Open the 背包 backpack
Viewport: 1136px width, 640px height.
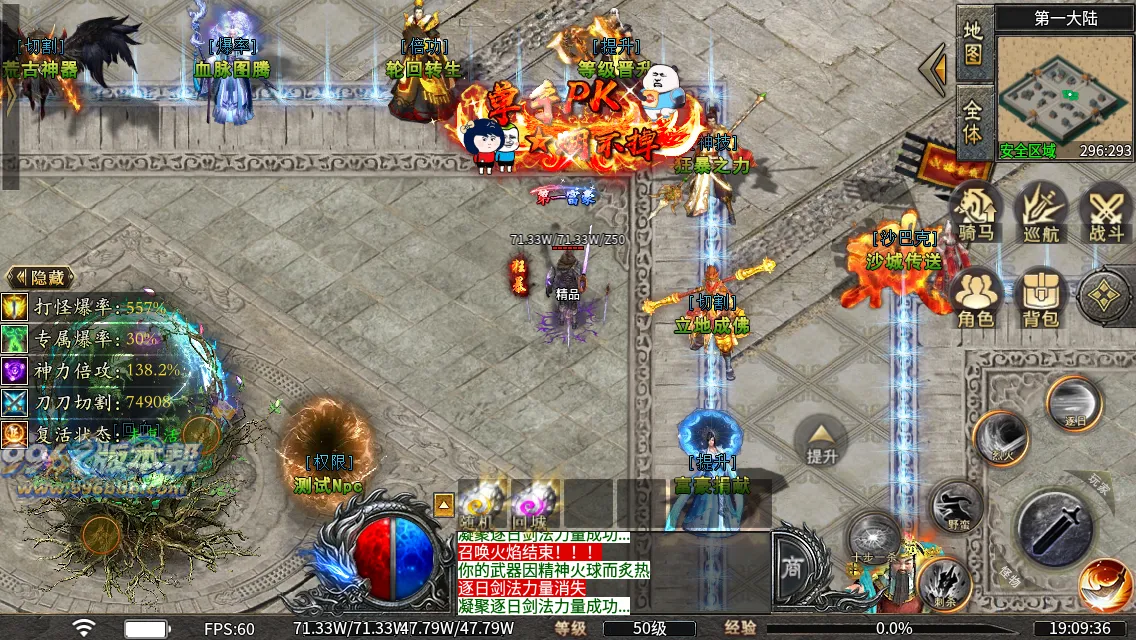point(1041,297)
